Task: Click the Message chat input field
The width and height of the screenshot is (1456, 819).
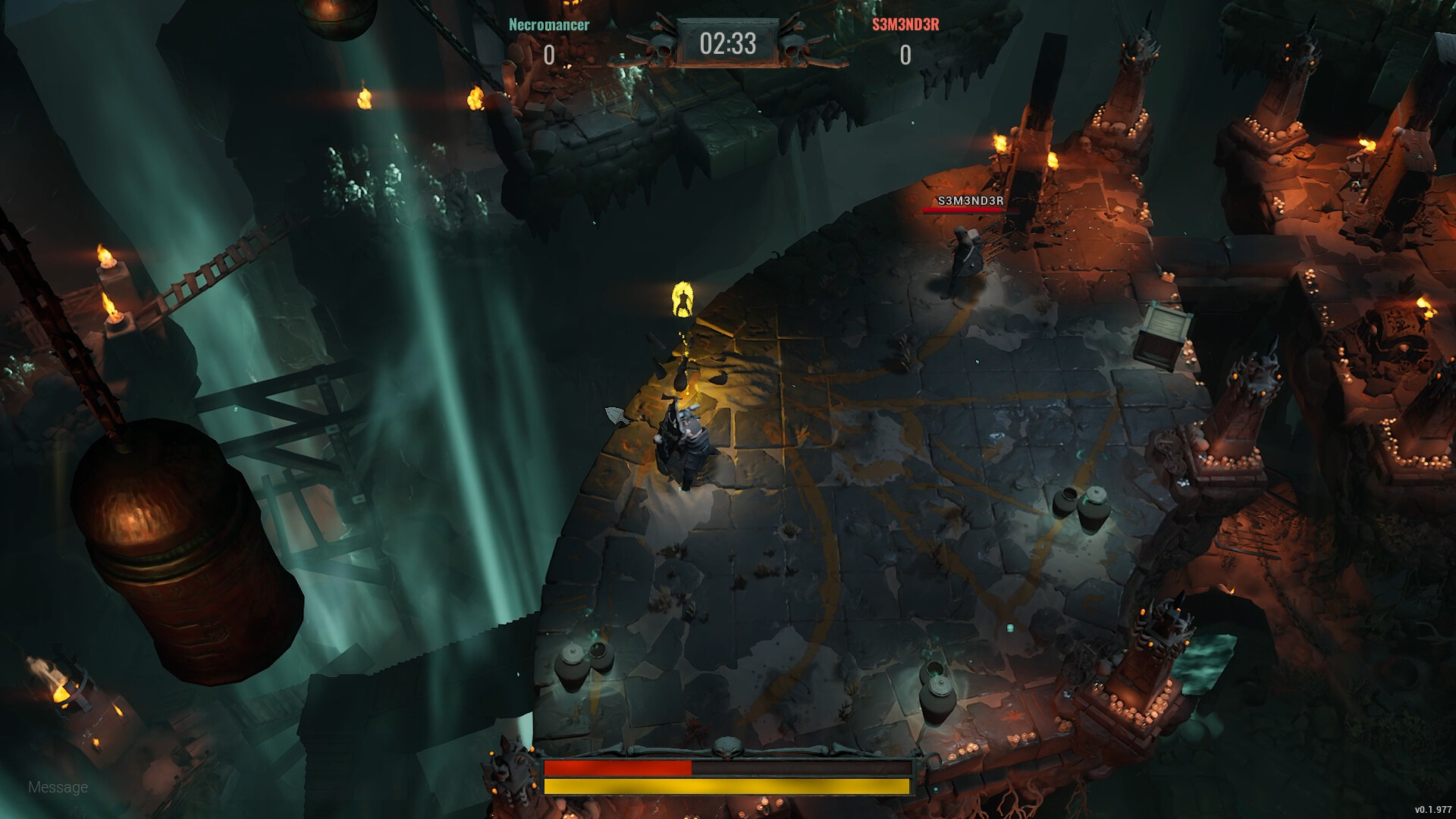Action: click(57, 787)
